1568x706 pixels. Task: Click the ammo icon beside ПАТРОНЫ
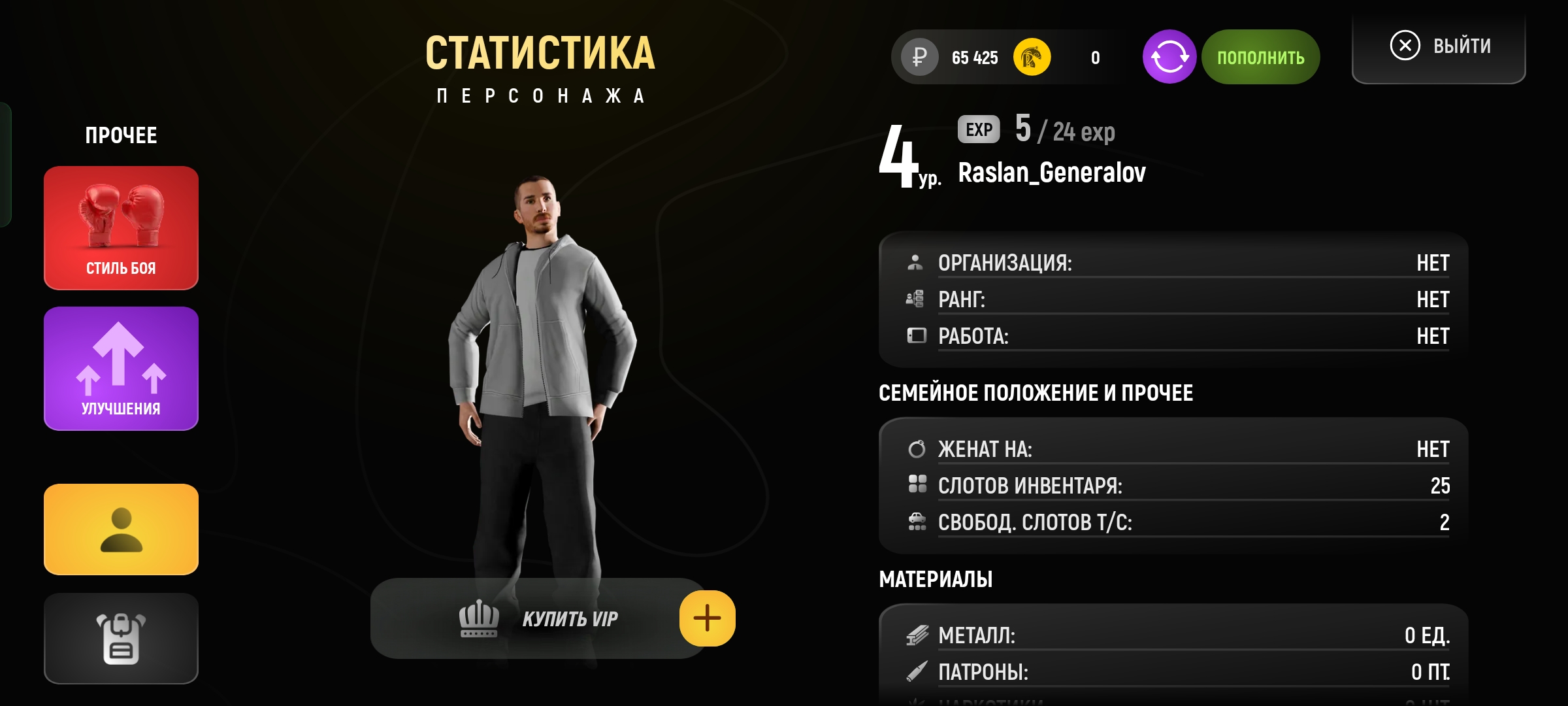click(x=919, y=671)
